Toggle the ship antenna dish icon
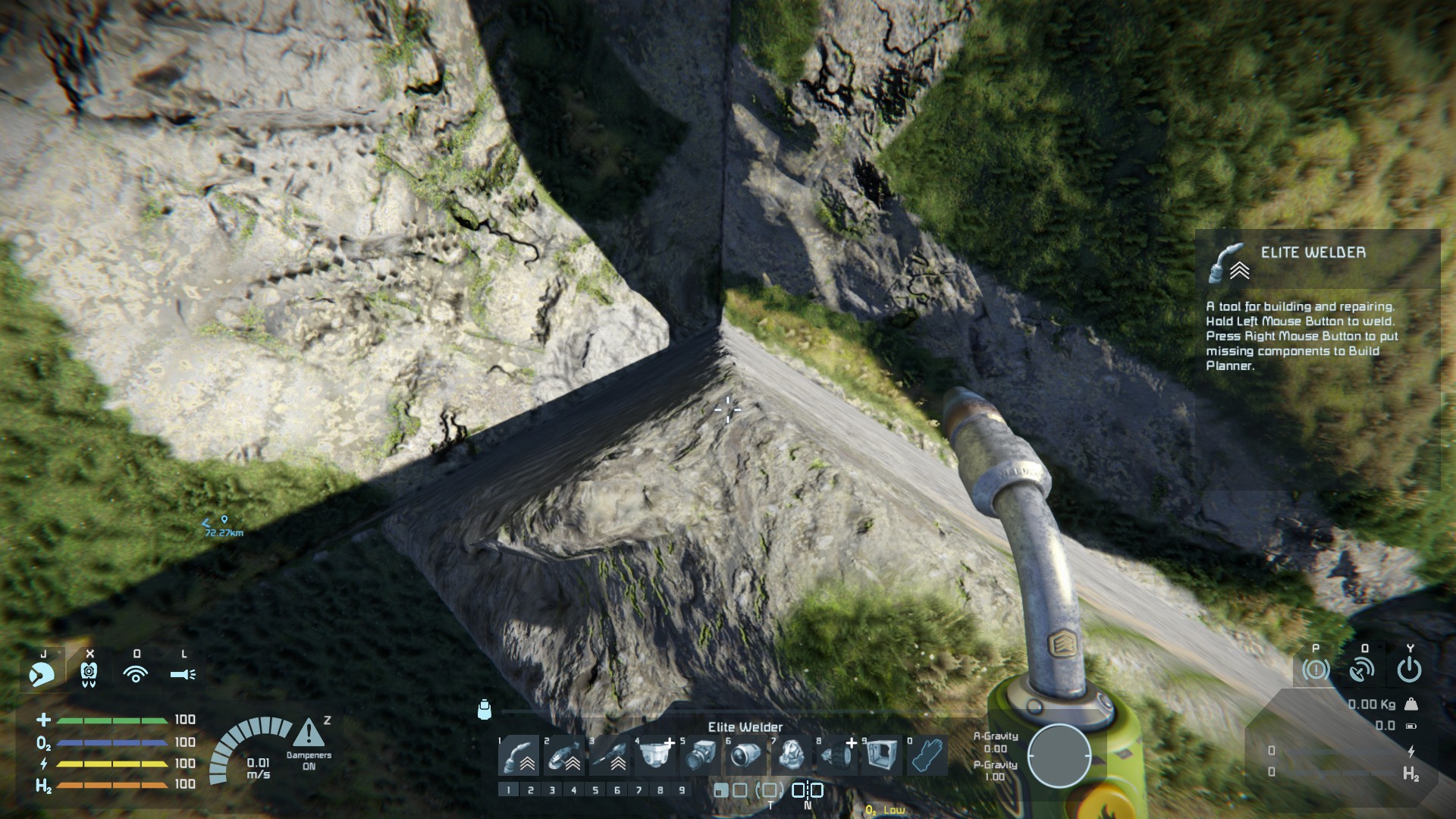The width and height of the screenshot is (1456, 819). 1363,670
